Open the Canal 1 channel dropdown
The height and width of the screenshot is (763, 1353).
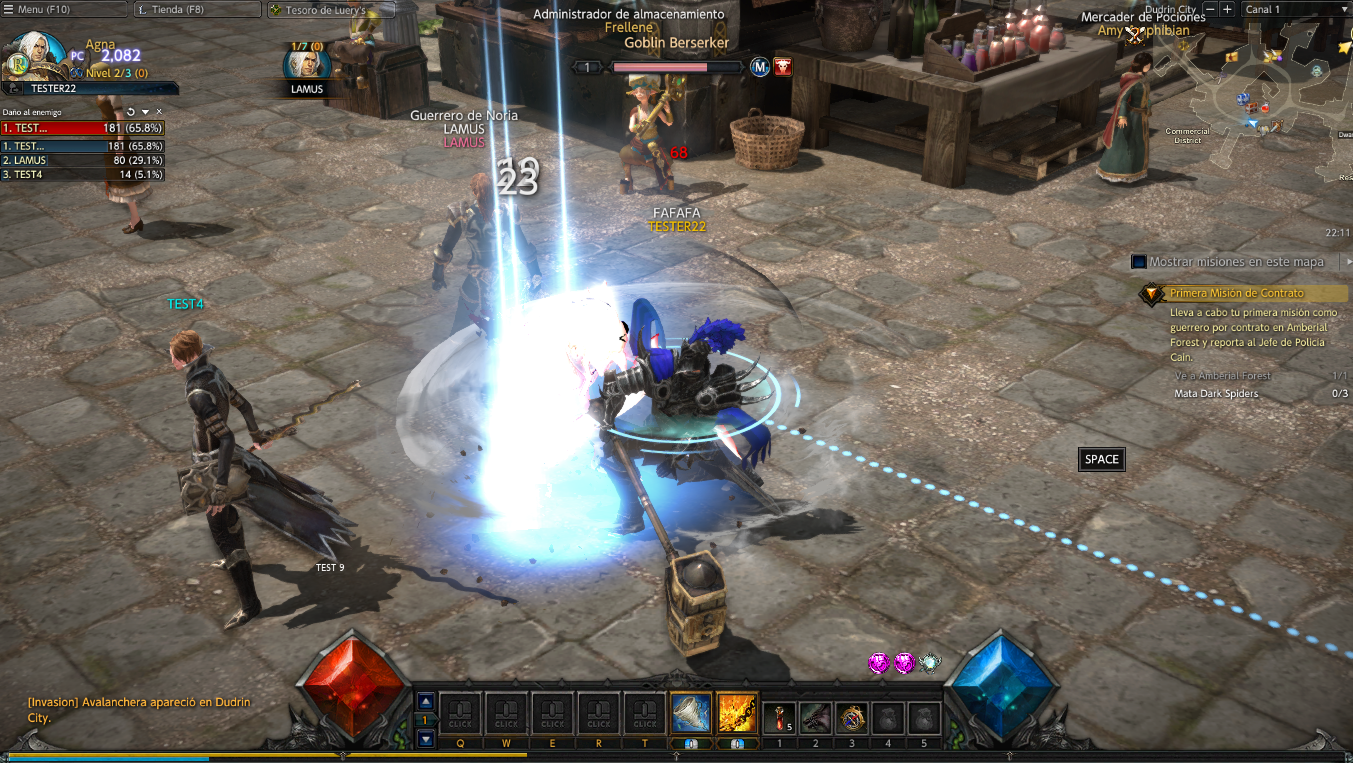click(x=1295, y=9)
